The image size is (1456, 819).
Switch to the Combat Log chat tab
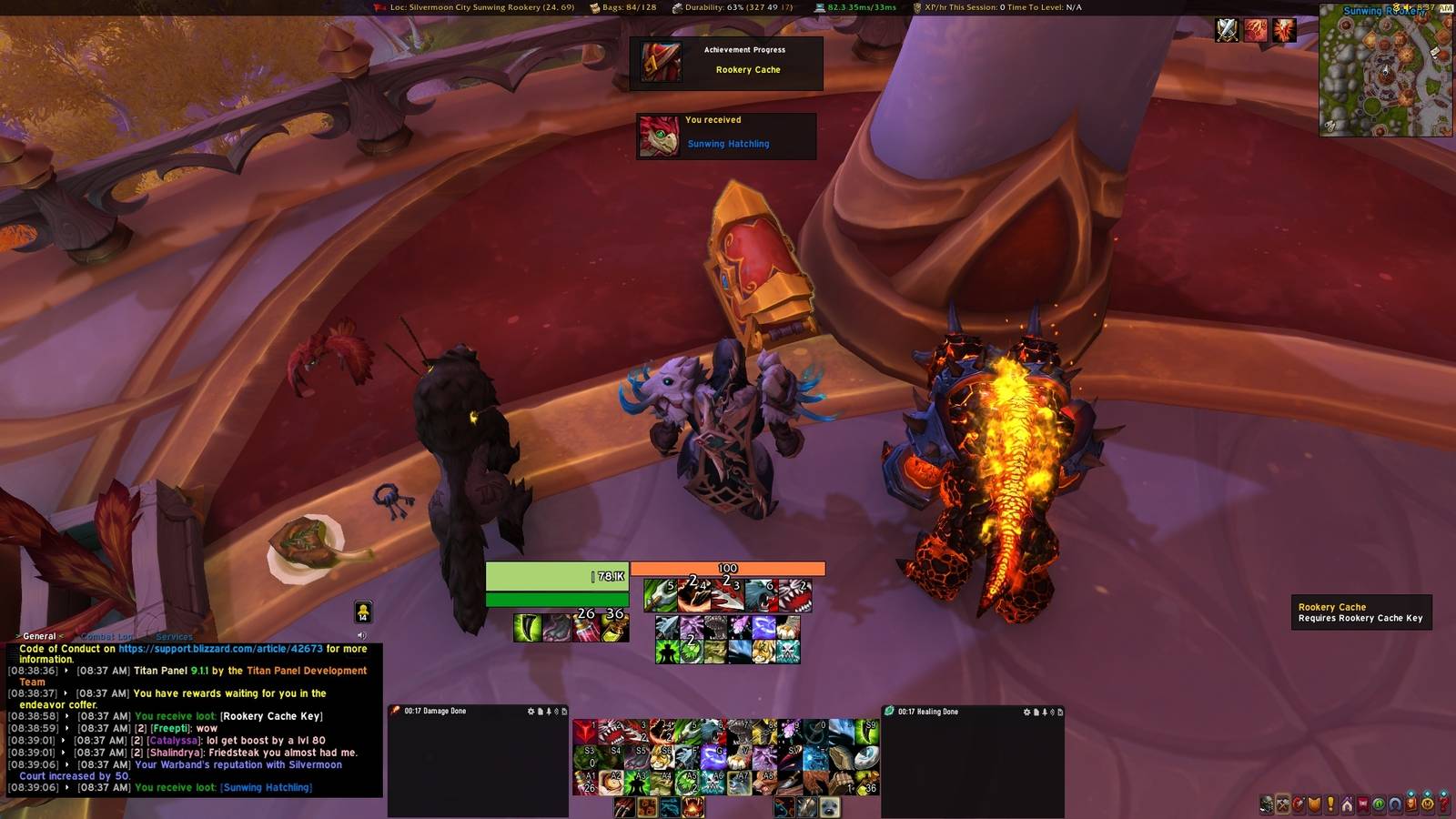[x=105, y=636]
